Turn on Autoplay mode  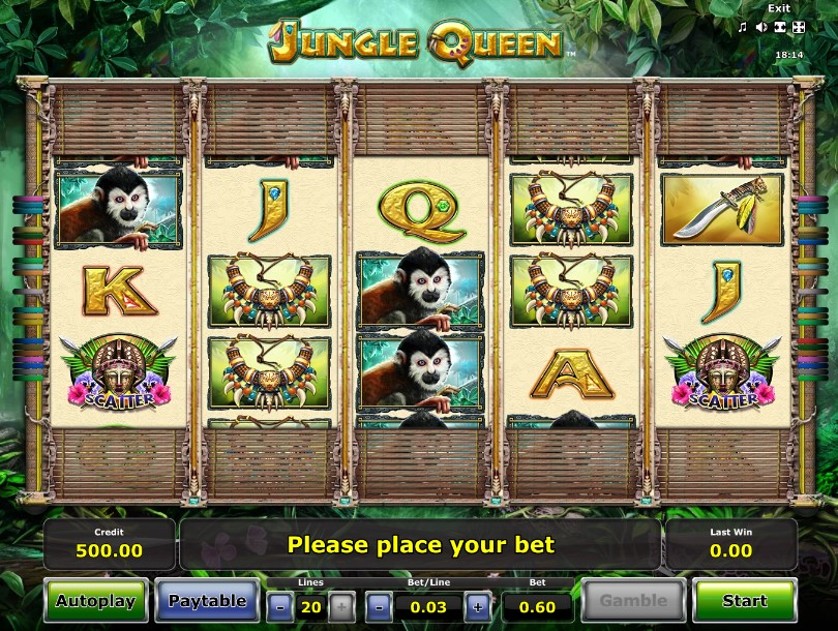95,601
